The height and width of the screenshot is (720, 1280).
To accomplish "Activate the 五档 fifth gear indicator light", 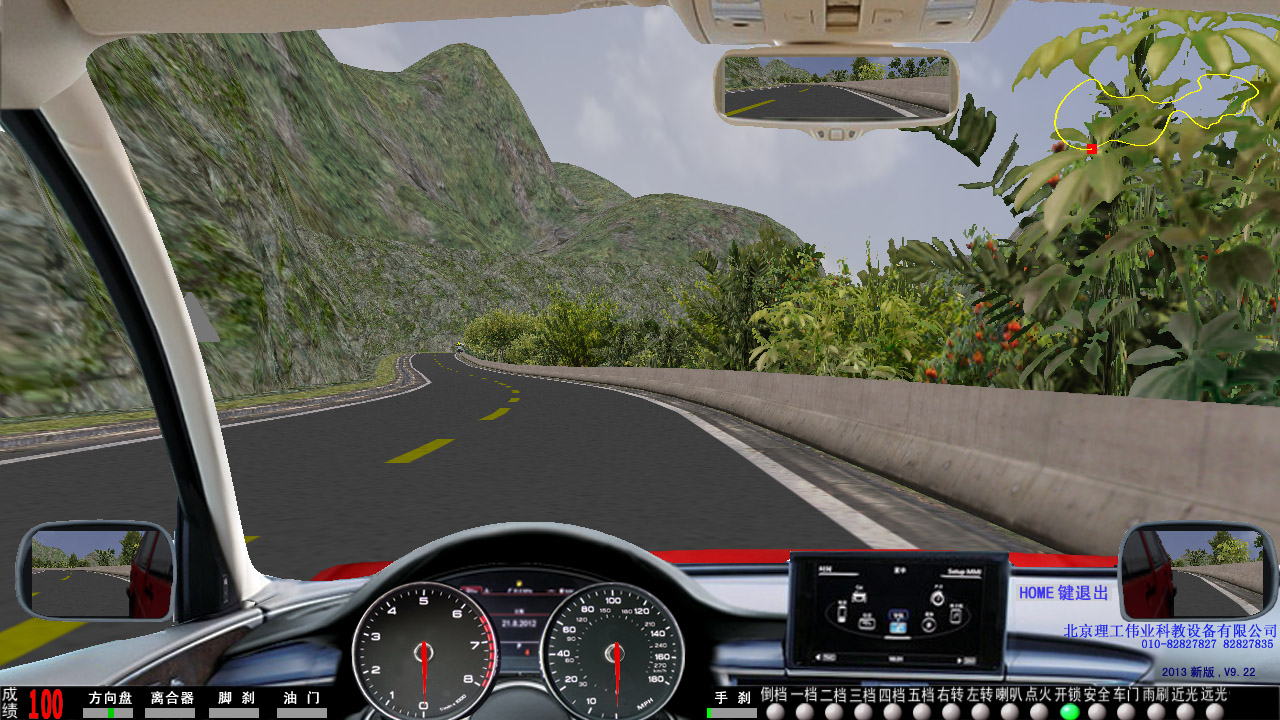I will pyautogui.click(x=922, y=712).
